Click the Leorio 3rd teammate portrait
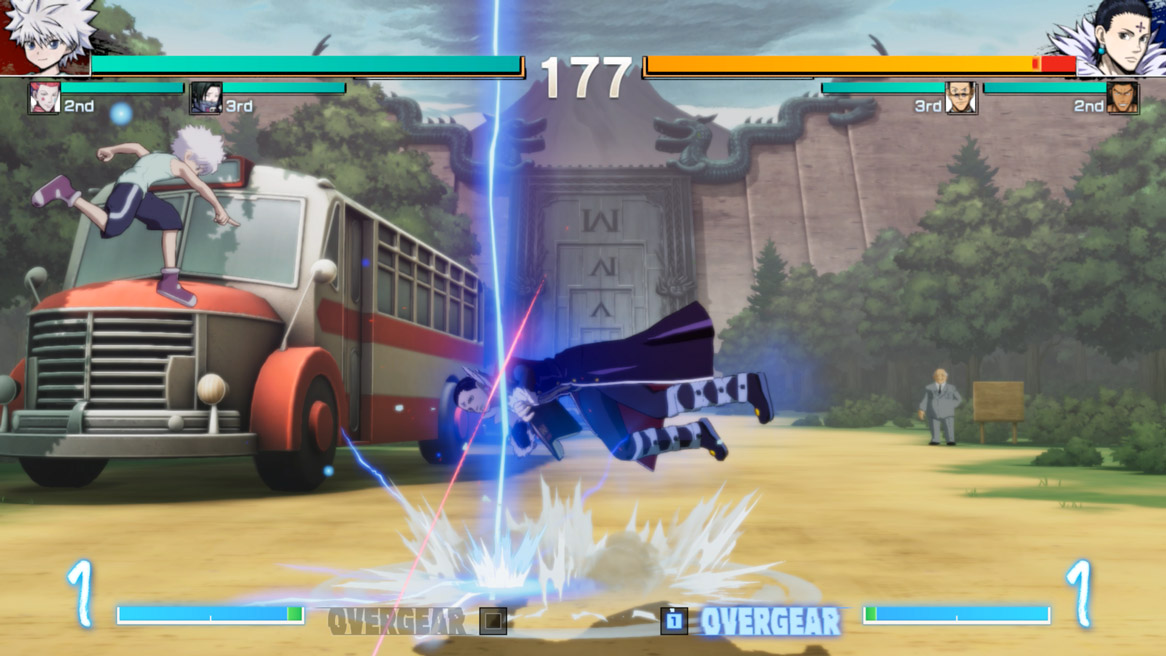Viewport: 1166px width, 656px height. click(960, 98)
